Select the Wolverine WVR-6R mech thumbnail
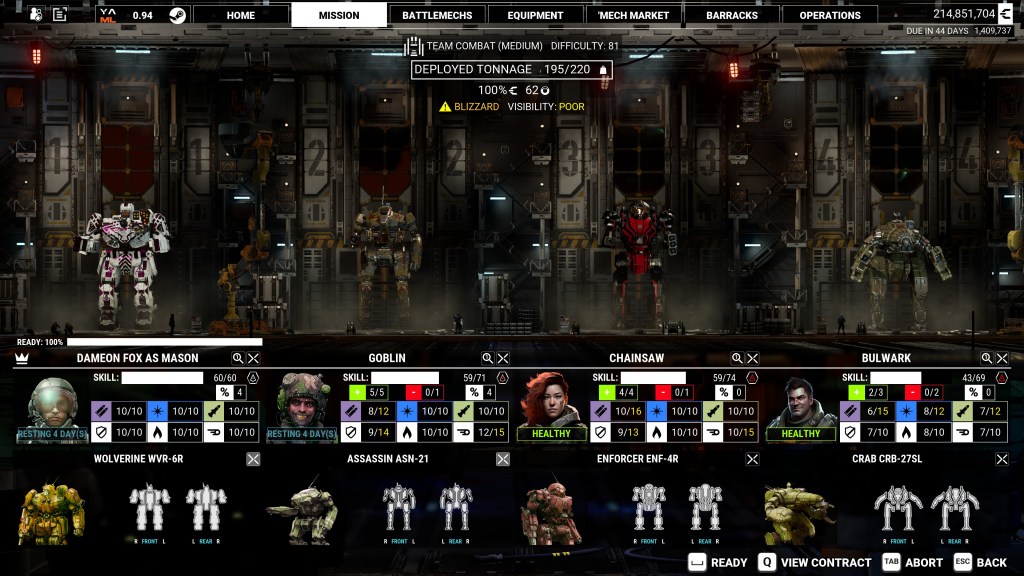Viewport: 1024px width, 576px height. tap(51, 510)
